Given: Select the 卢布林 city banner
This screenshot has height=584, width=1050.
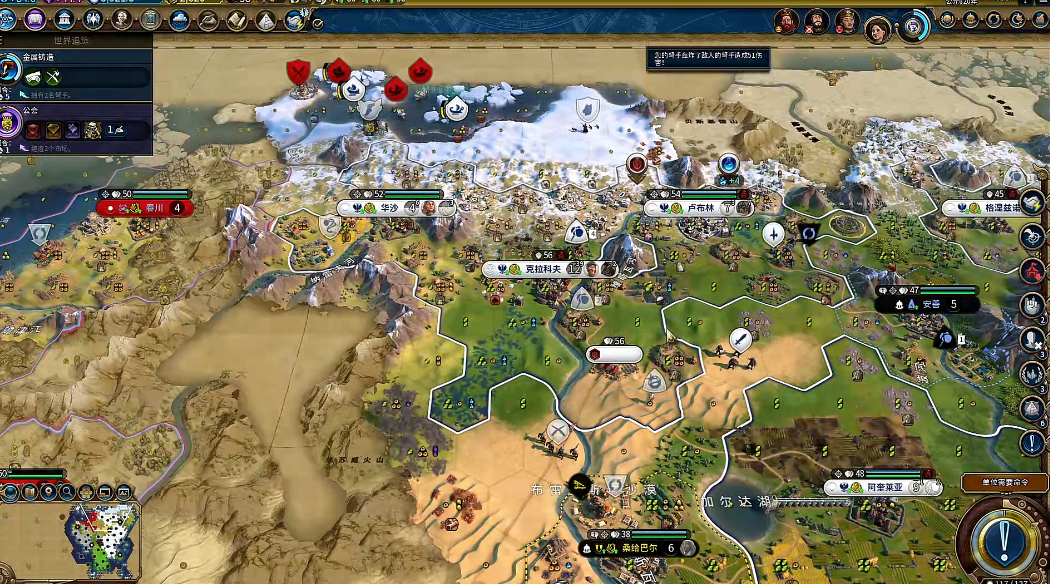Looking at the screenshot, I should pos(698,208).
